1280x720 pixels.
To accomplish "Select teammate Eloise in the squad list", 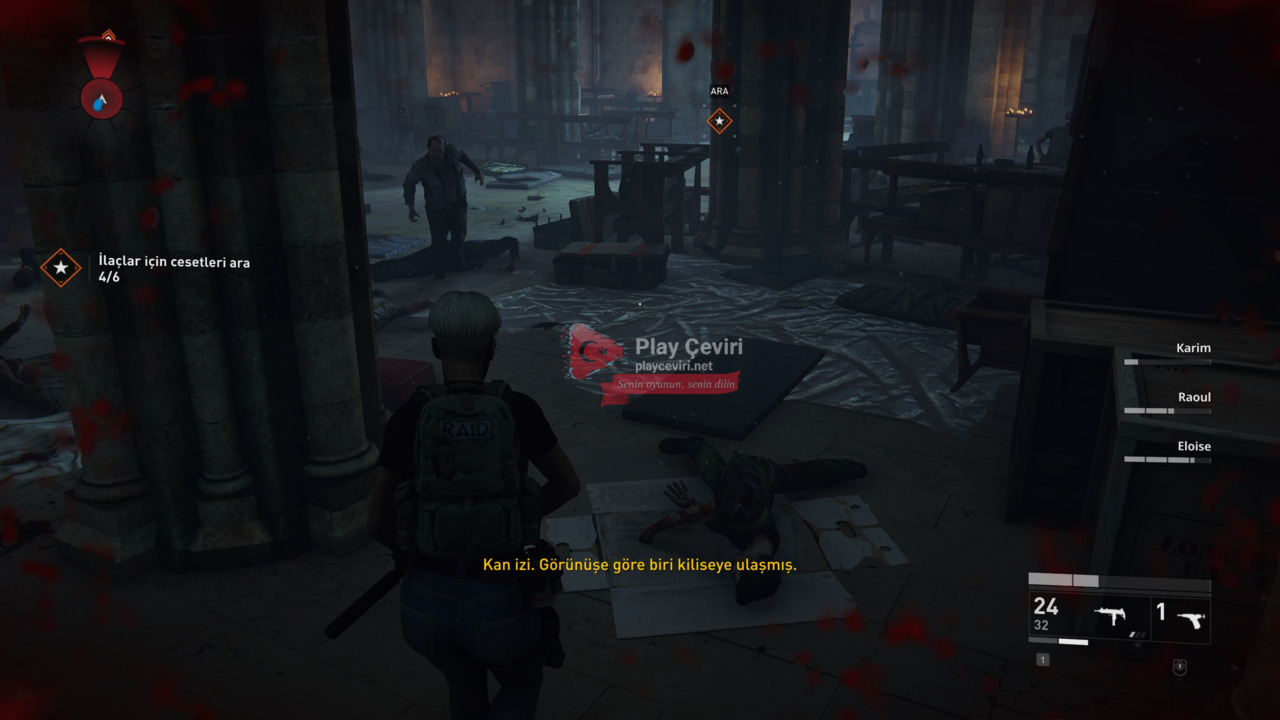I will coord(1193,447).
